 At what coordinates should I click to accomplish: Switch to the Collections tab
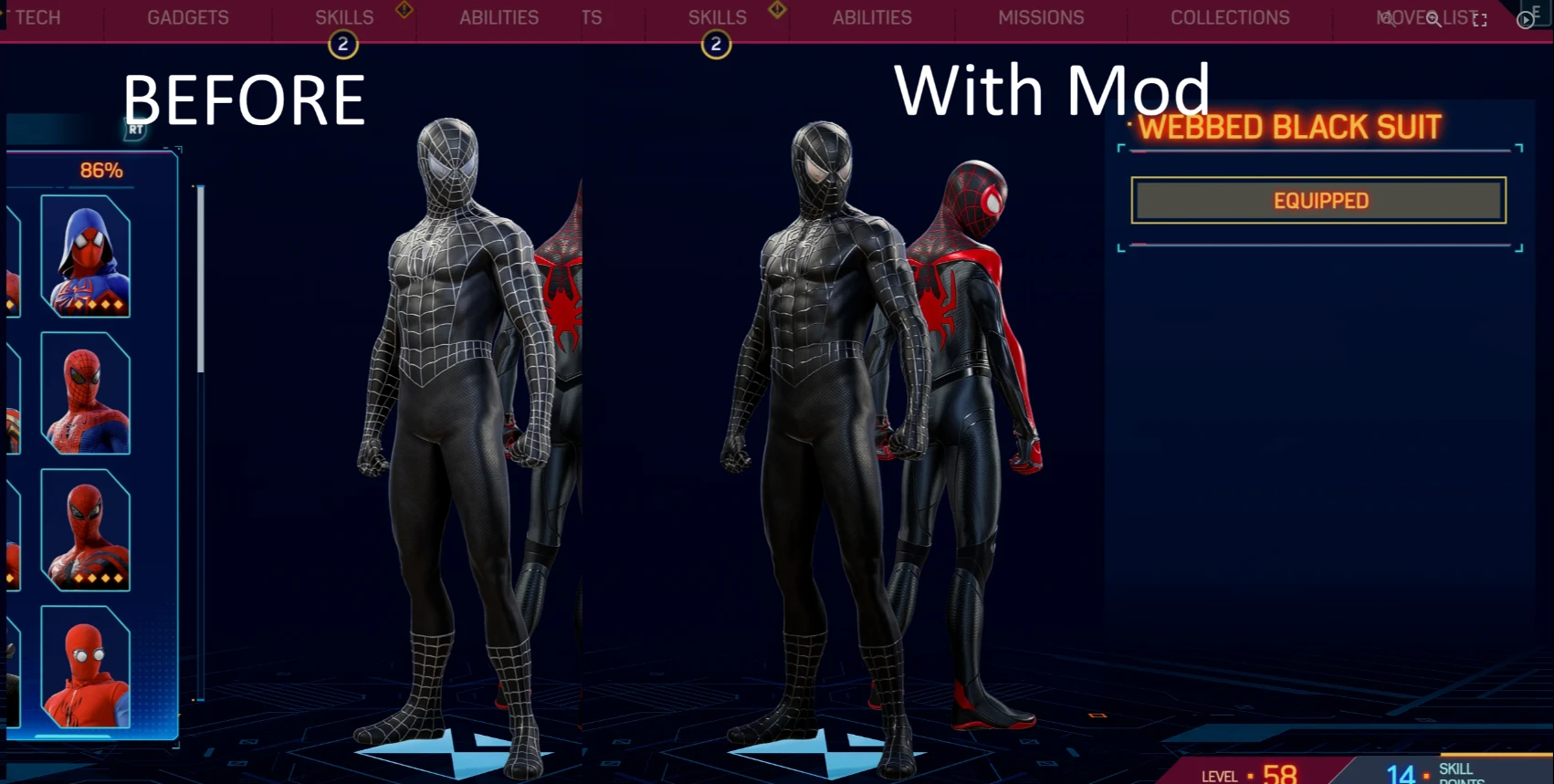(x=1229, y=17)
